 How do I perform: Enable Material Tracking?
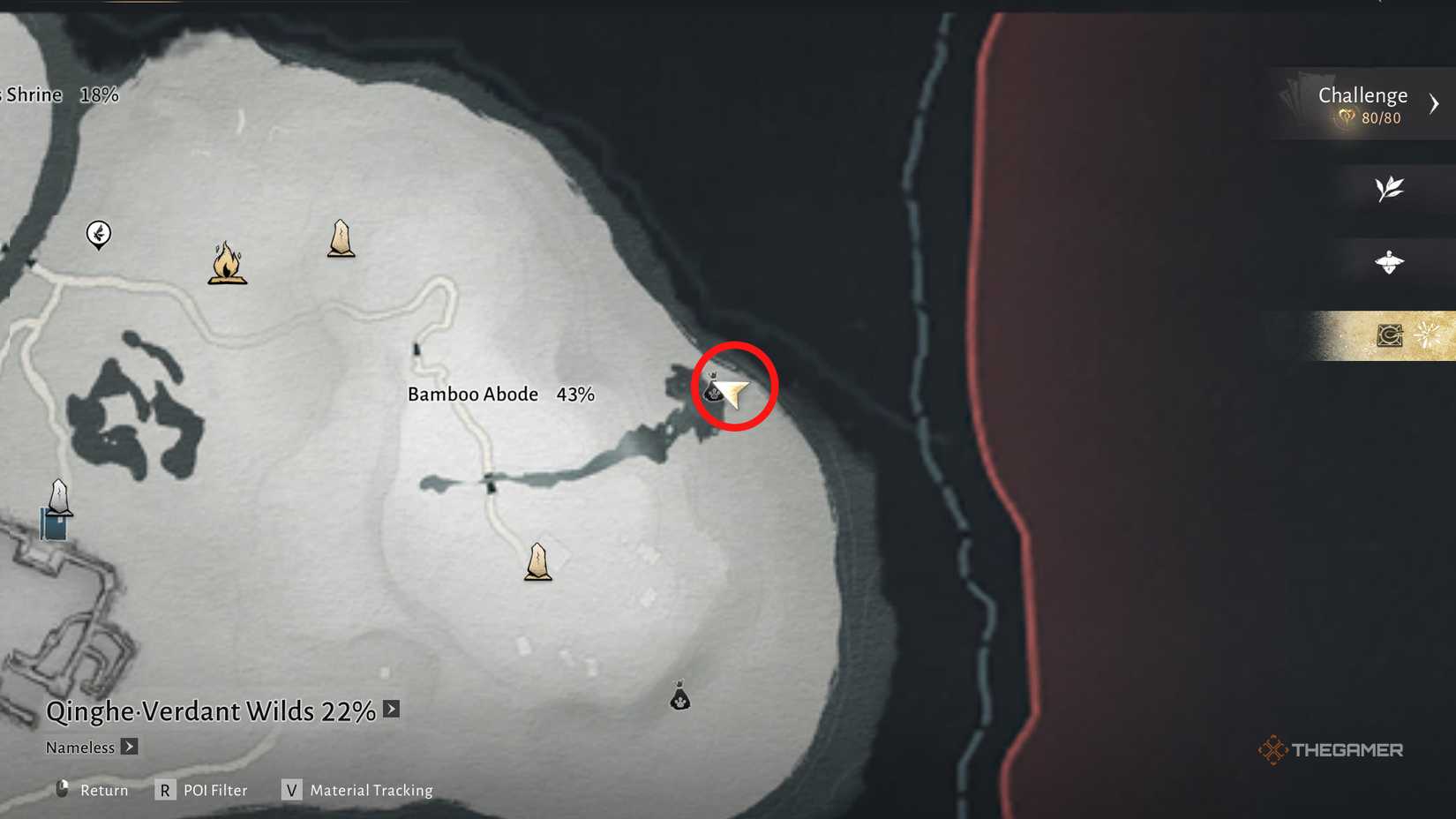291,790
